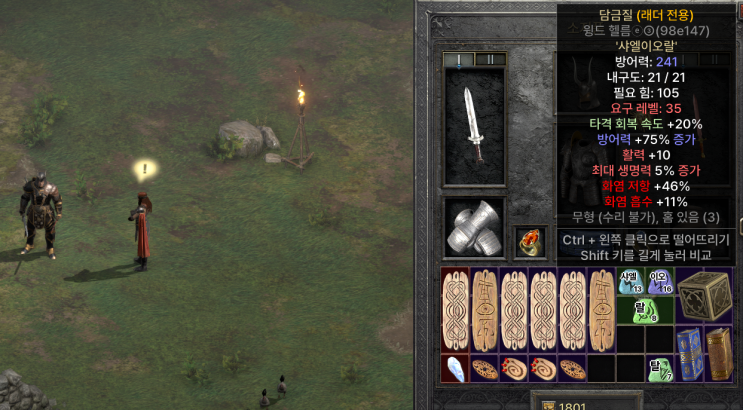The width and height of the screenshot is (743, 410).
Task: Select the Io rune (이오)
Action: pos(658,282)
